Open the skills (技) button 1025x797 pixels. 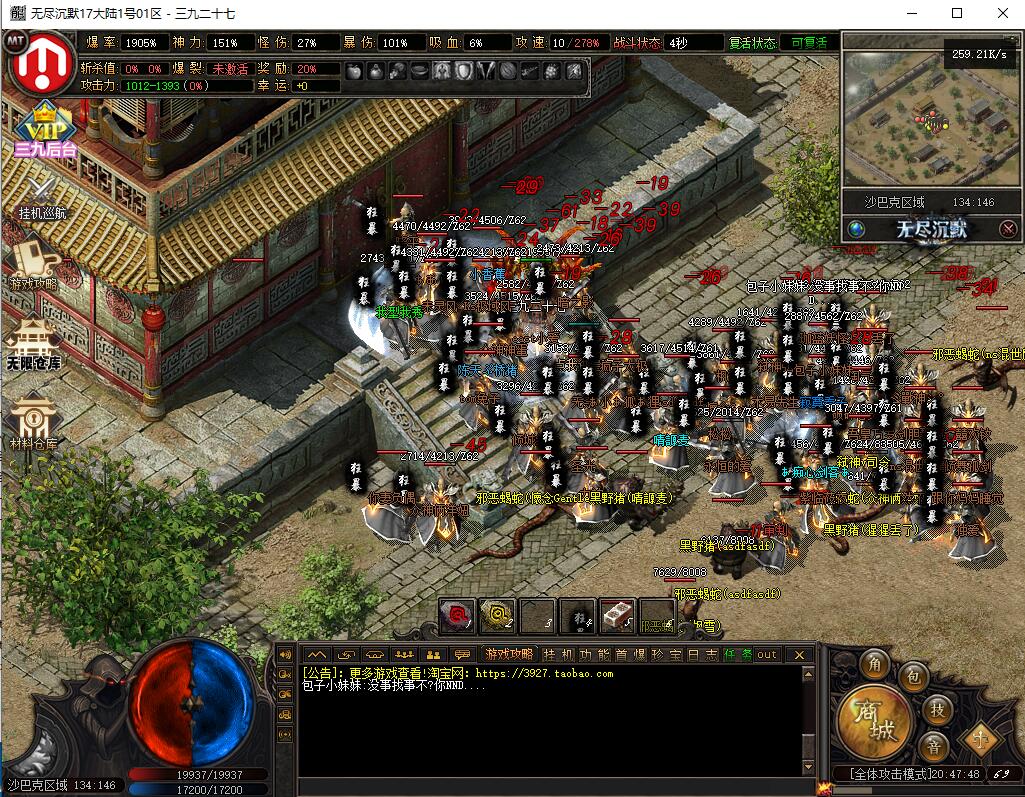(937, 709)
